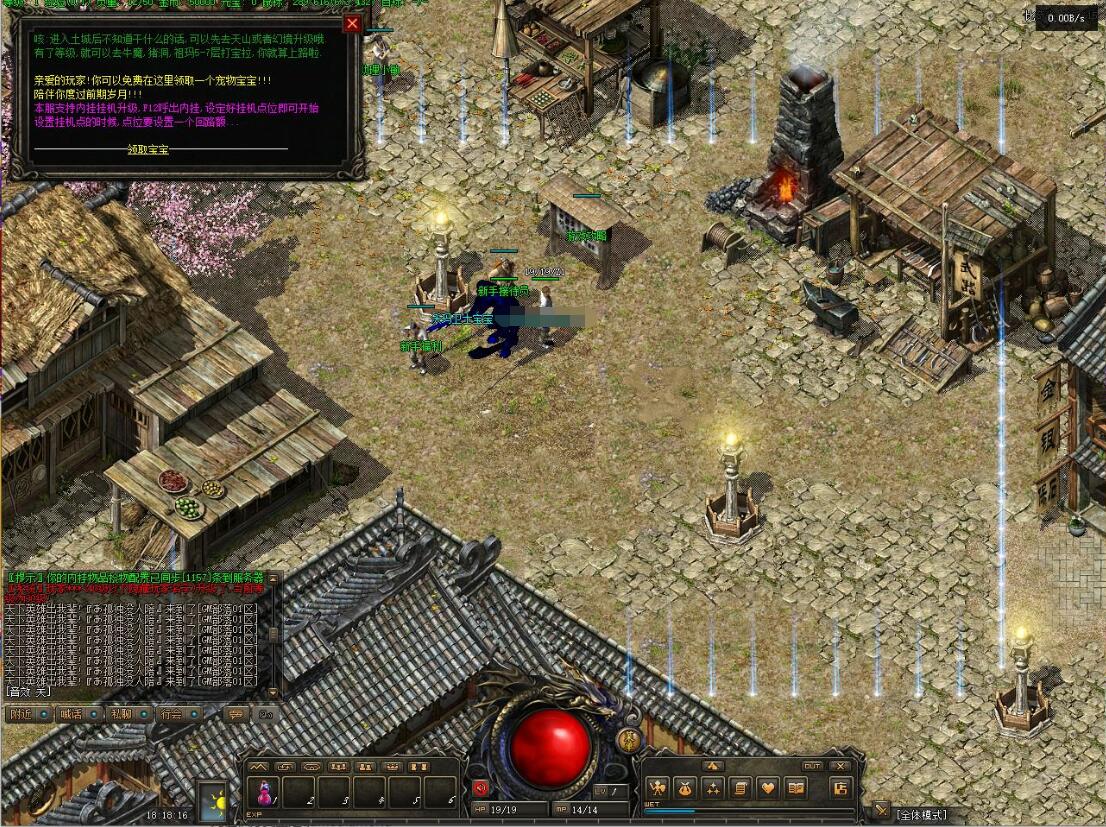Switch chat to the 附近 channel
The image size is (1106, 827).
click(x=20, y=714)
